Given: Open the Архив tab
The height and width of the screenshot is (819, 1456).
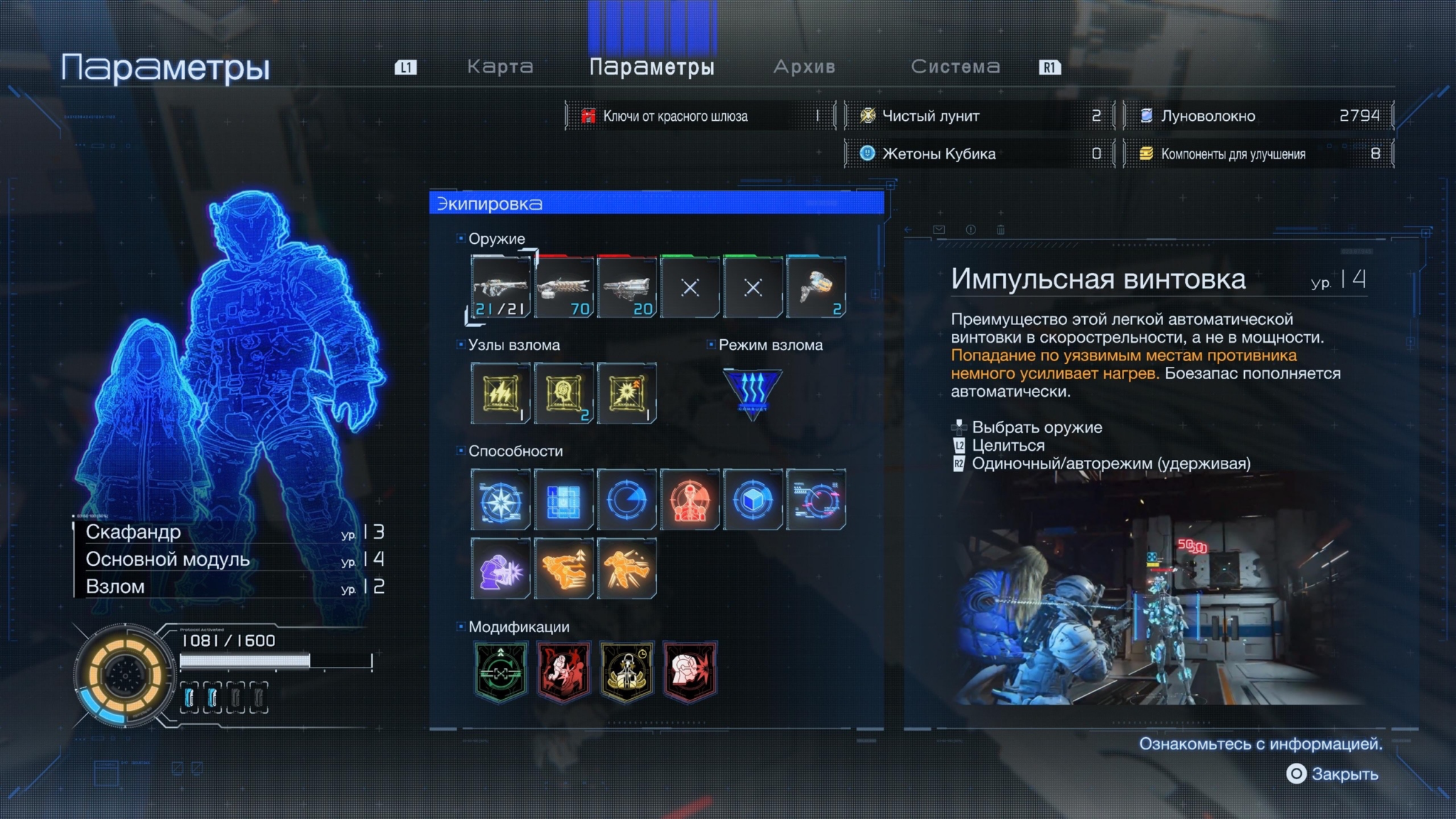Looking at the screenshot, I should pos(804,67).
